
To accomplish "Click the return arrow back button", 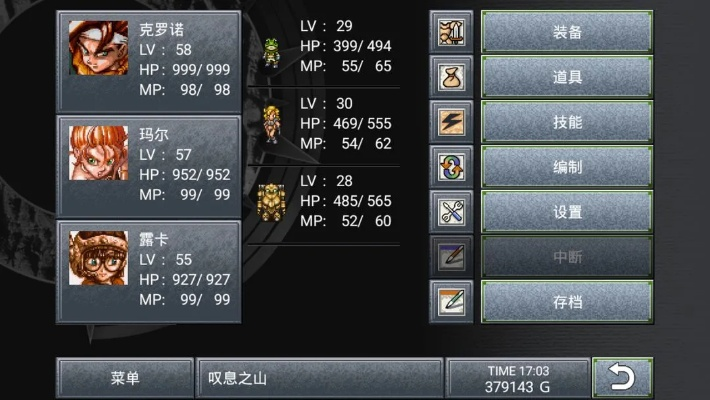I will click(622, 378).
